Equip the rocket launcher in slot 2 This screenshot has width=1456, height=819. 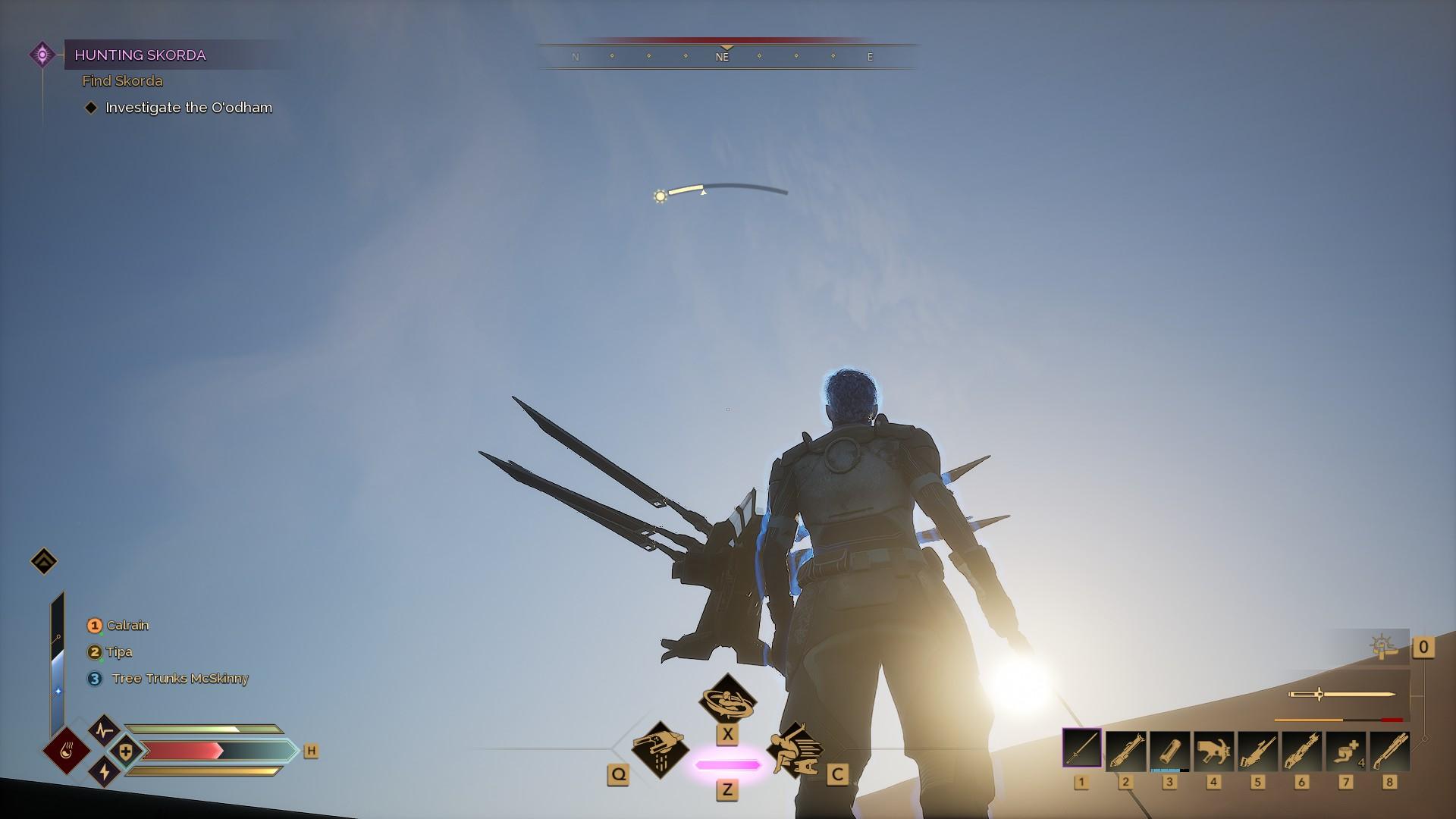pyautogui.click(x=1125, y=750)
